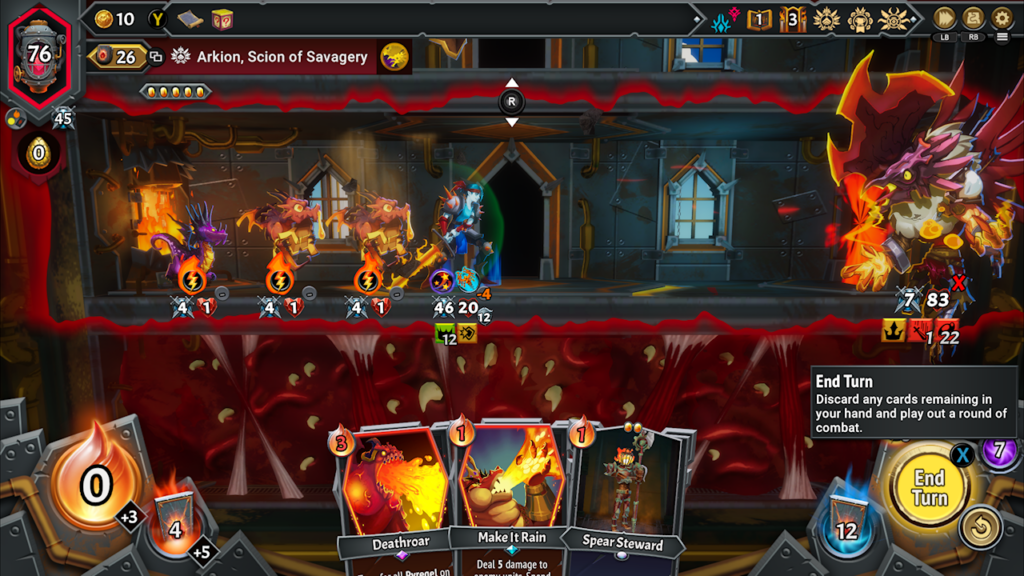Viewport: 1024px width, 576px height.
Task: Open the hamburger menu below the gear
Action: pyautogui.click(x=1002, y=38)
